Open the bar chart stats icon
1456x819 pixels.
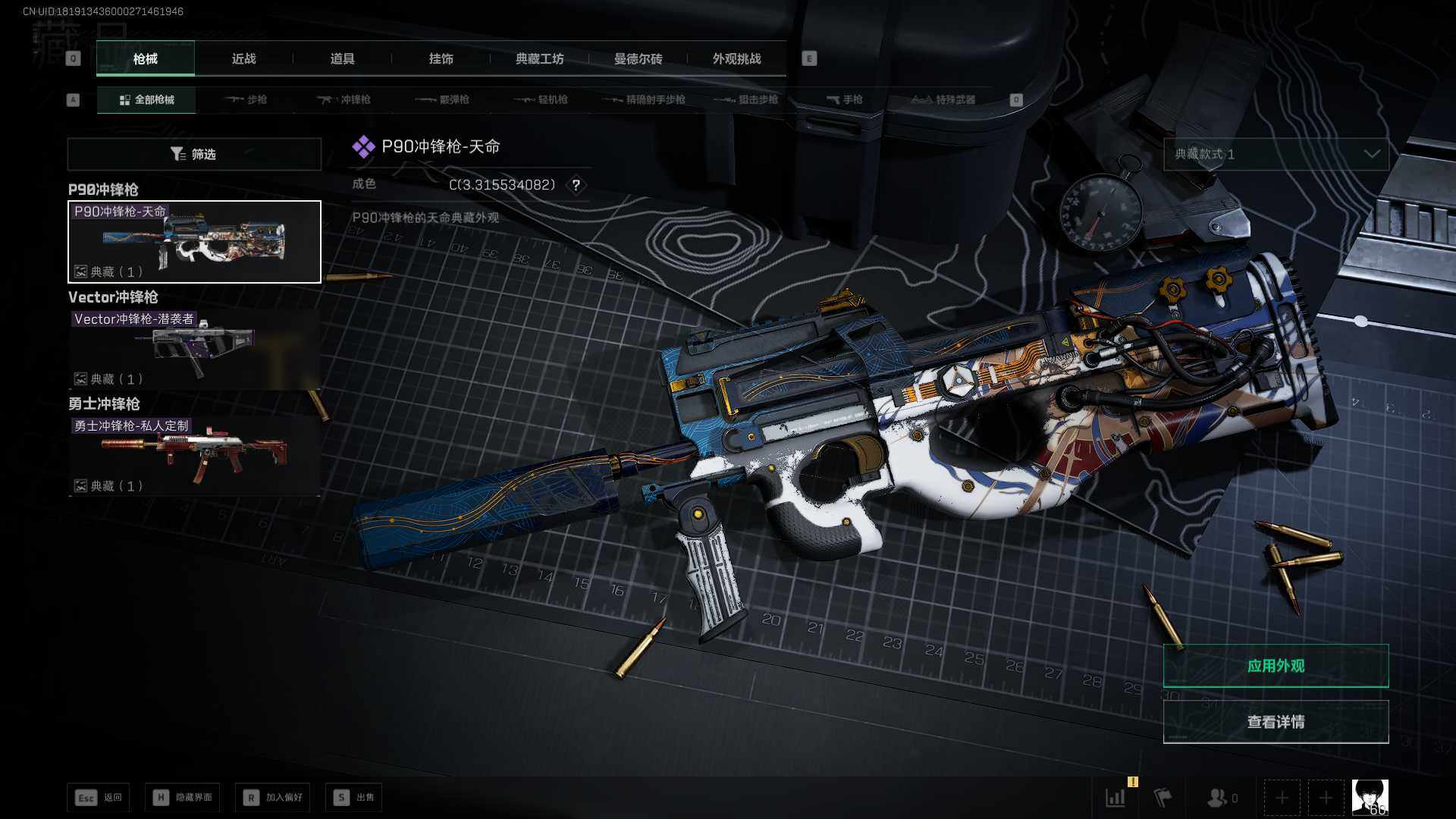(x=1116, y=798)
